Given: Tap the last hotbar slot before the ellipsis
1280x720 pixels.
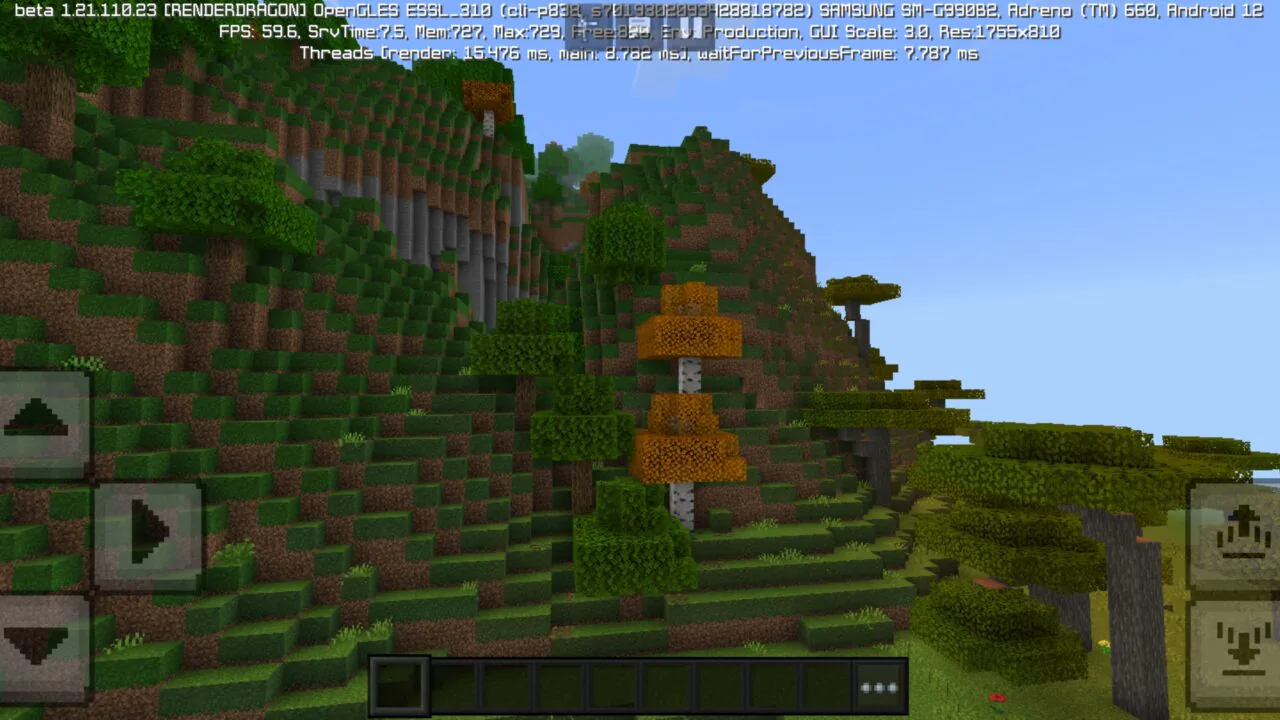Looking at the screenshot, I should coord(824,684).
